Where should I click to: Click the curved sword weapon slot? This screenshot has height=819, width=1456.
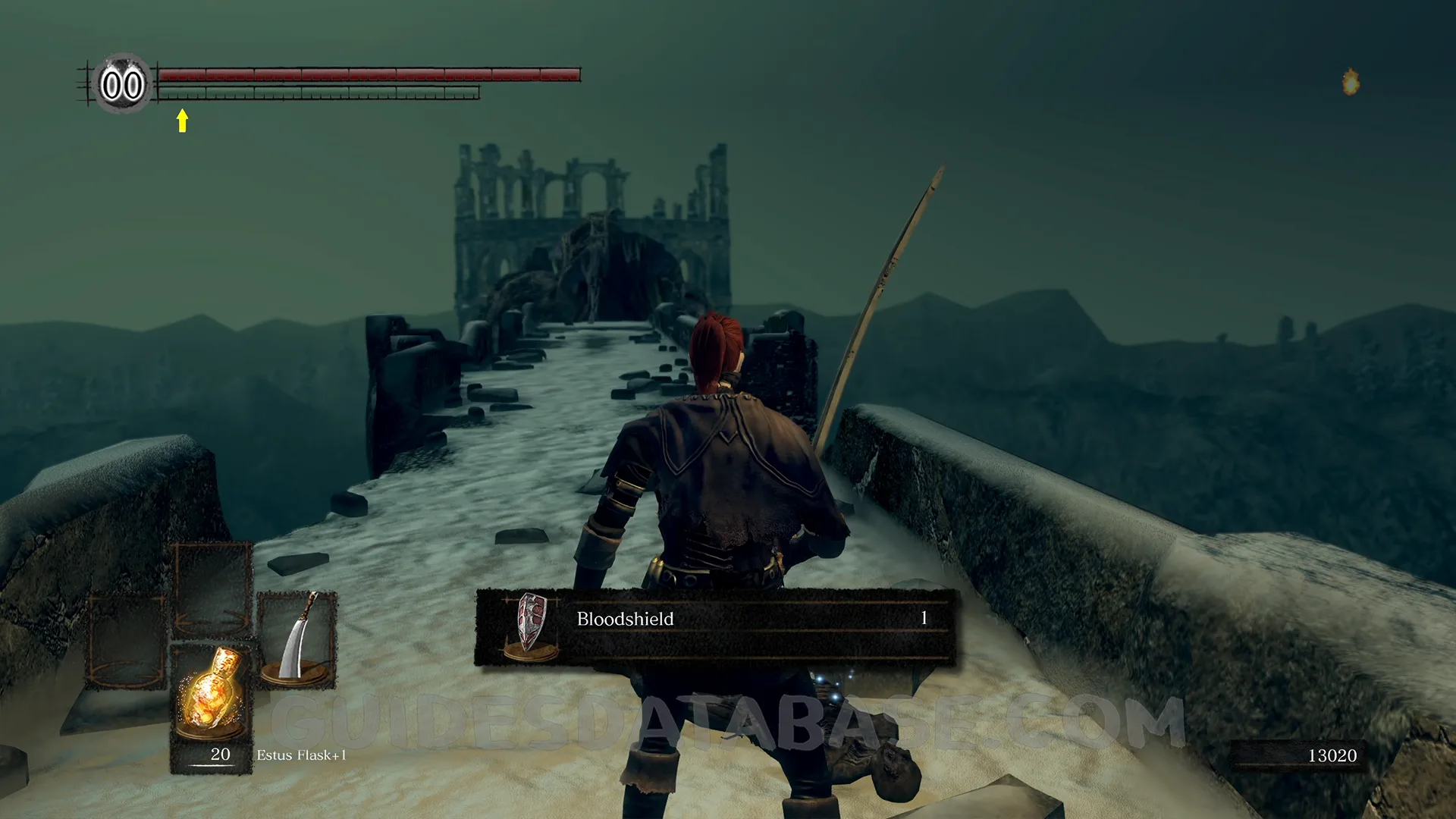coord(297,639)
